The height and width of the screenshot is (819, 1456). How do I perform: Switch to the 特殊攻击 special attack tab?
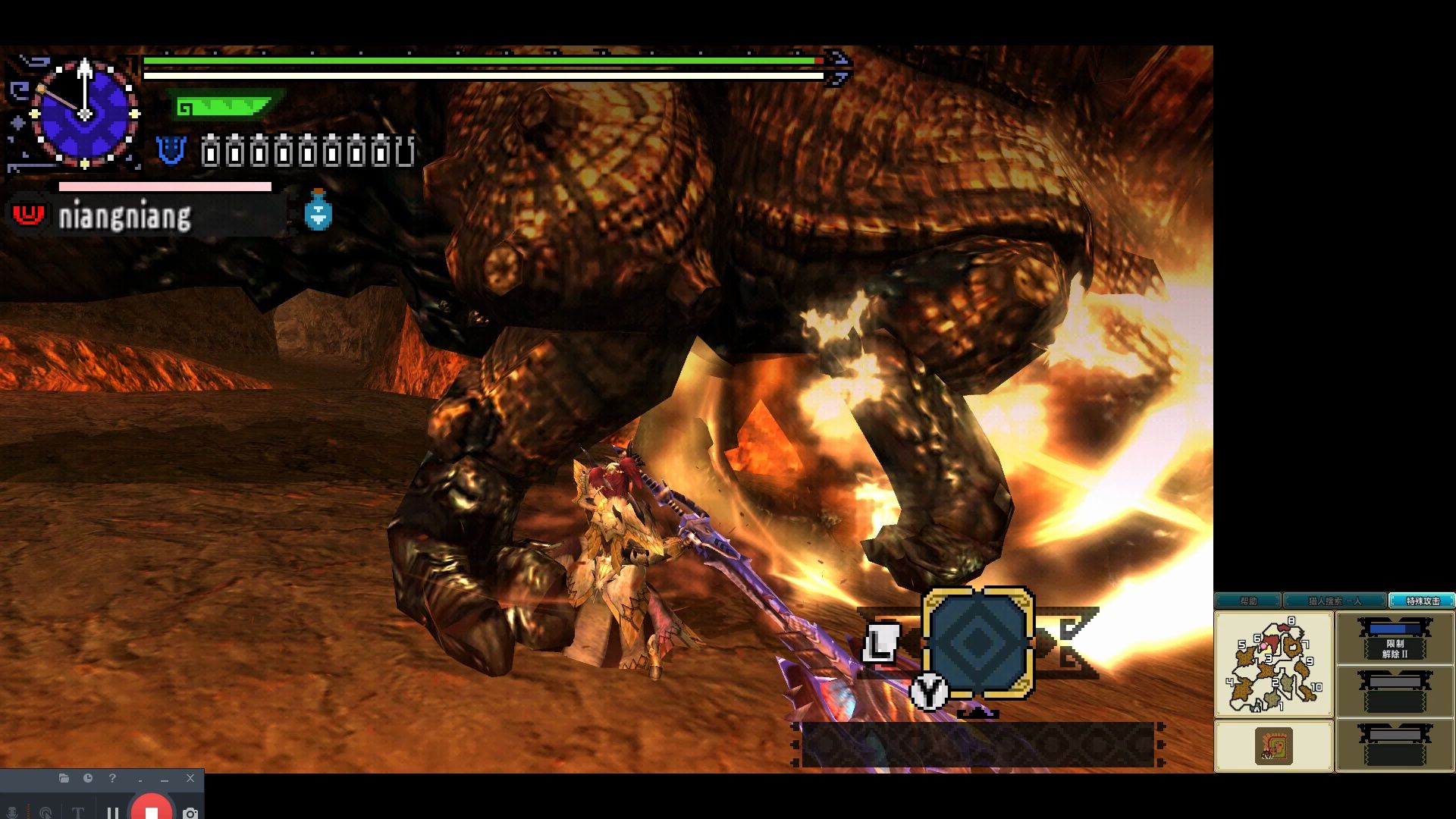[1422, 601]
